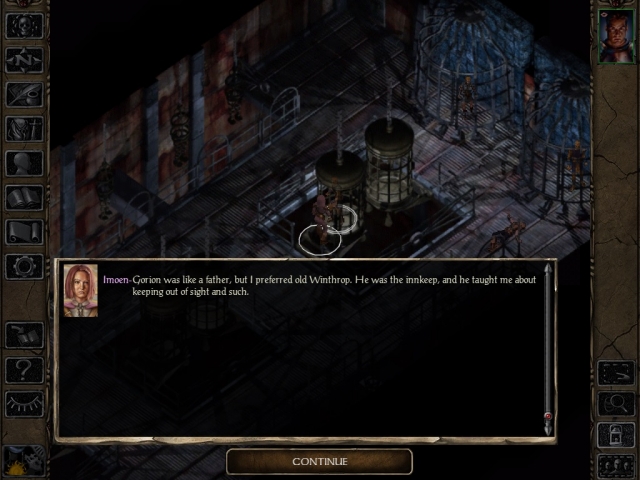Open the options gear icon
Screen dimensions: 640x480
click(x=24, y=266)
